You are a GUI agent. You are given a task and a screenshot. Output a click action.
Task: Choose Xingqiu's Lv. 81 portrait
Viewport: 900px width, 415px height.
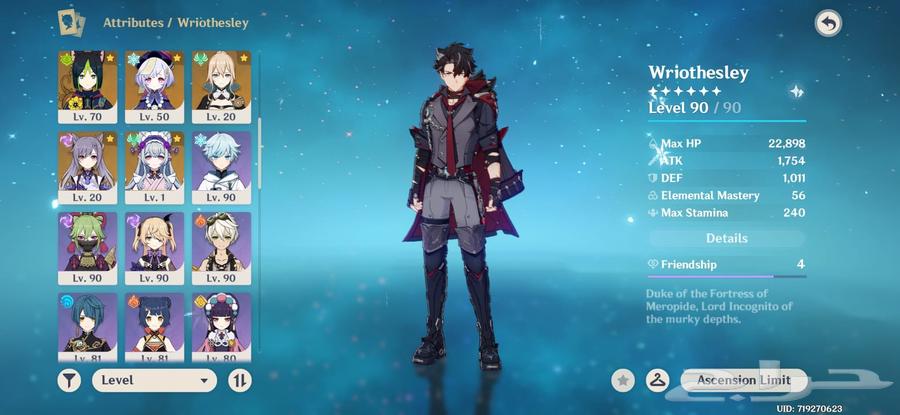tap(87, 326)
